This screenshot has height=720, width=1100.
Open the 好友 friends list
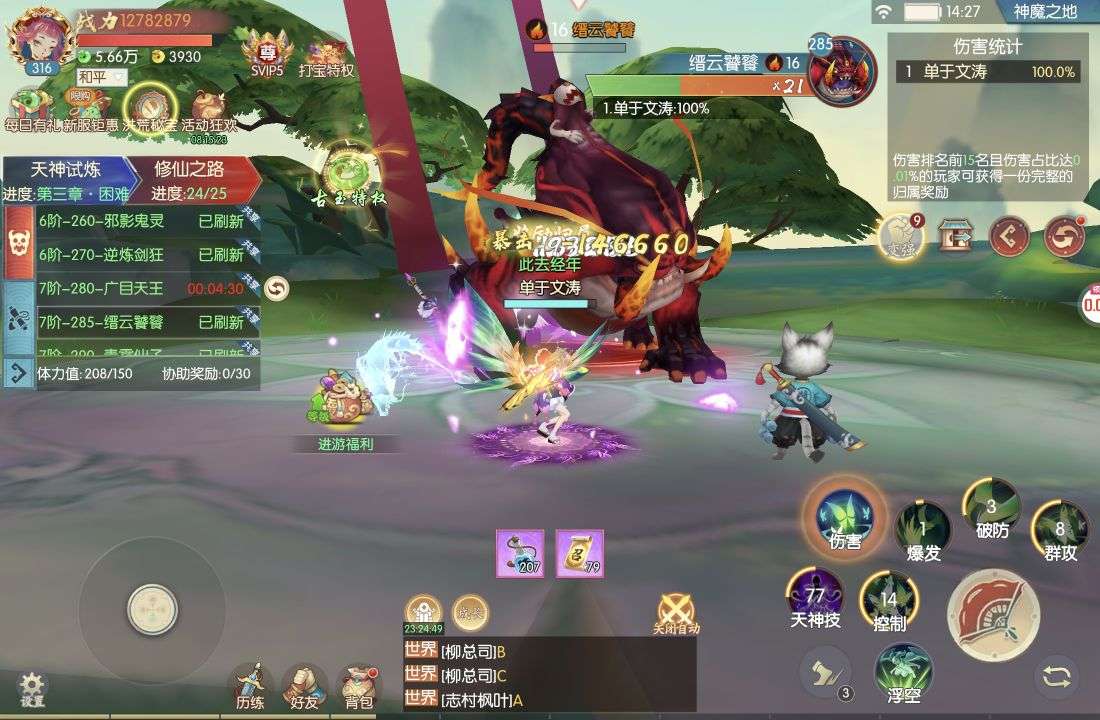point(304,686)
